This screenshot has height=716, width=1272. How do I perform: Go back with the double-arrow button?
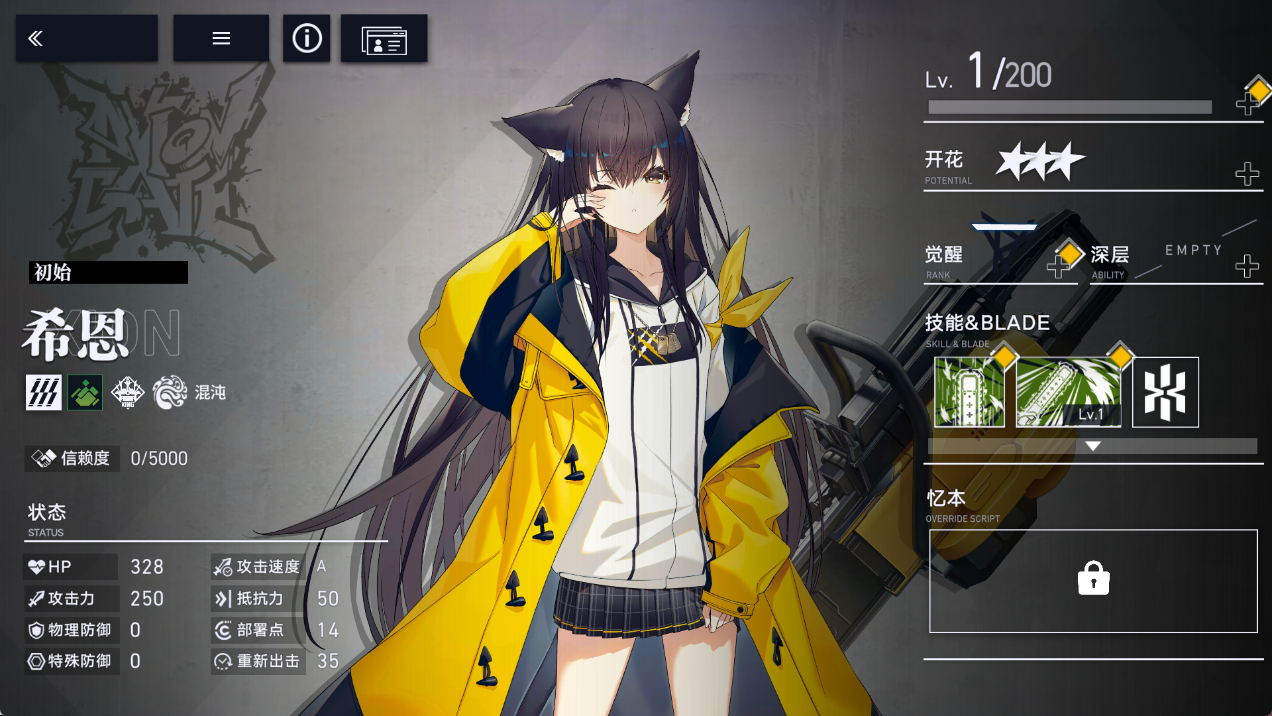pyautogui.click(x=86, y=39)
